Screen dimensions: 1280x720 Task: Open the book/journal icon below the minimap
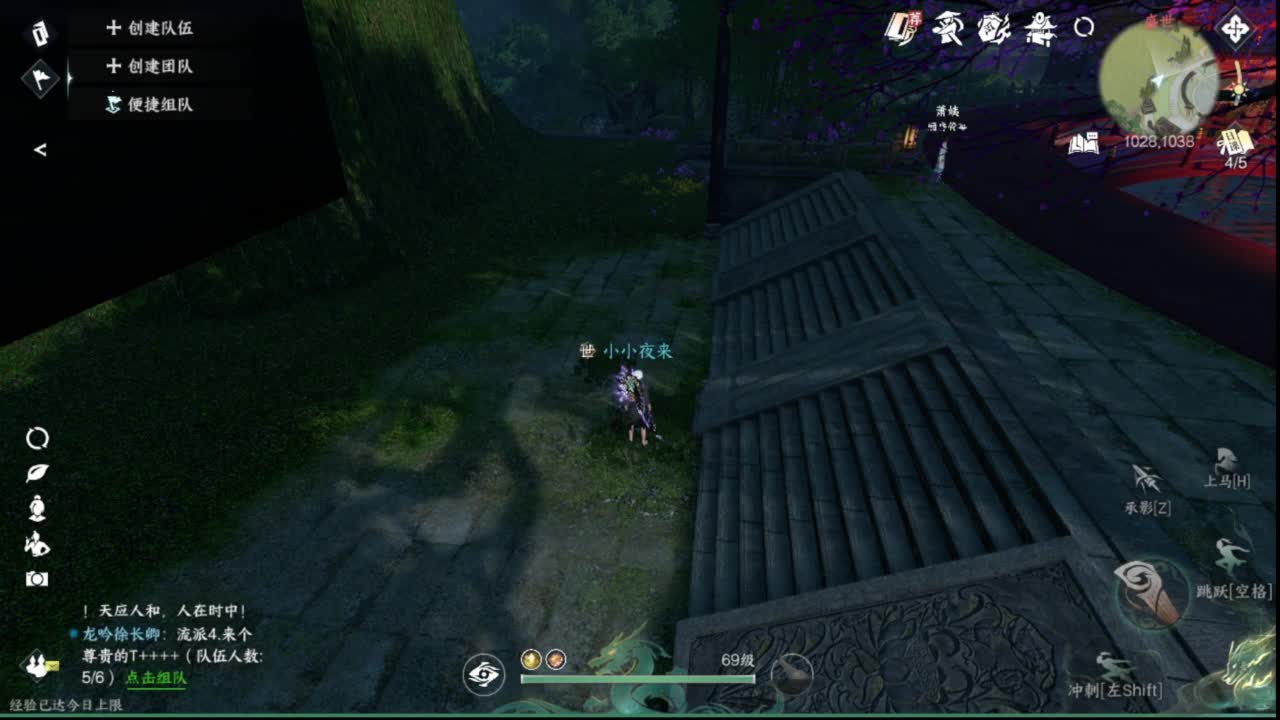point(1086,143)
